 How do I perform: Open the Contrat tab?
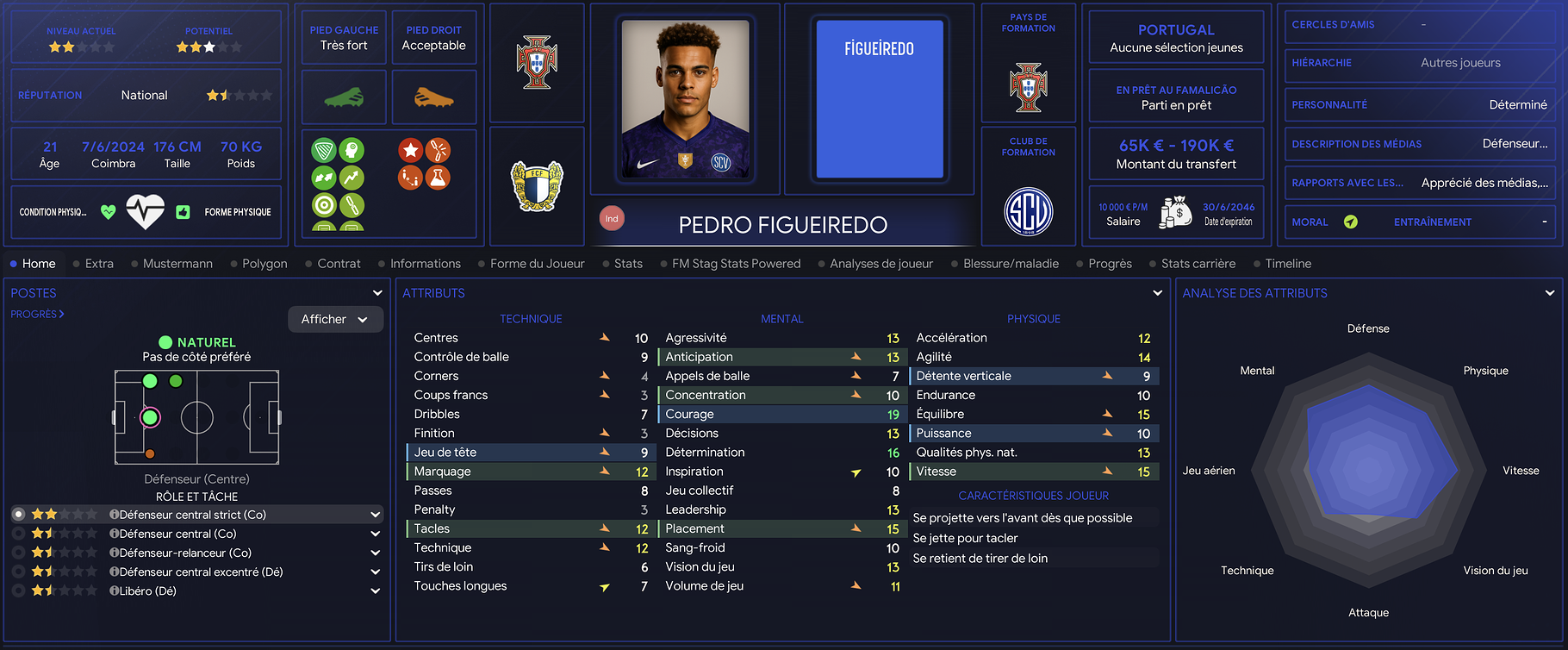[x=339, y=264]
